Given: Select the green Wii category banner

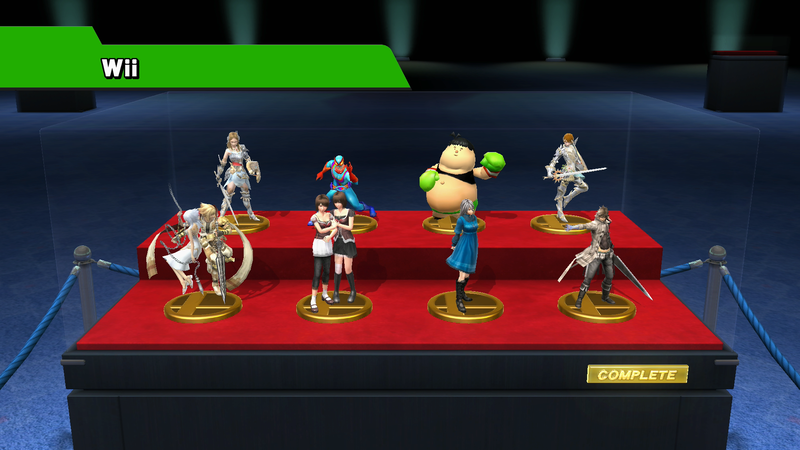Looking at the screenshot, I should (200, 67).
